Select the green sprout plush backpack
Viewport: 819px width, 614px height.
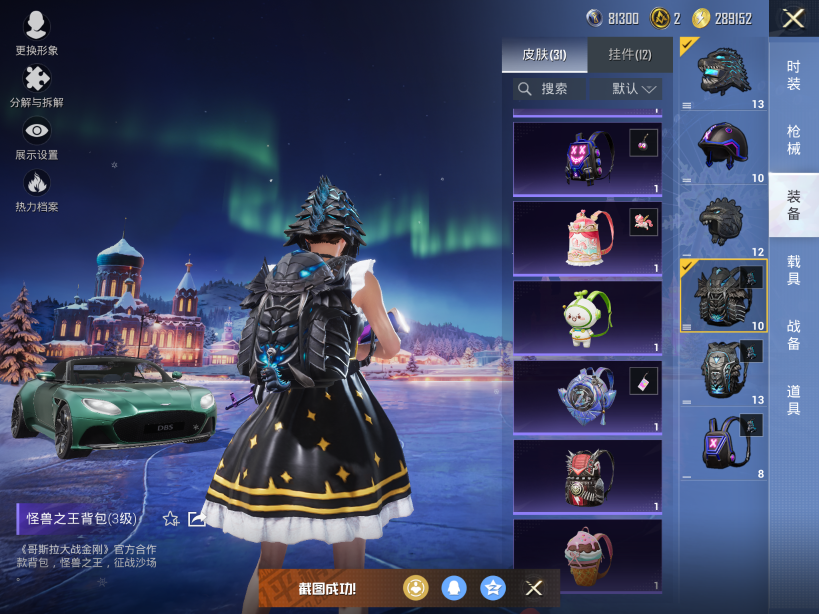(587, 318)
